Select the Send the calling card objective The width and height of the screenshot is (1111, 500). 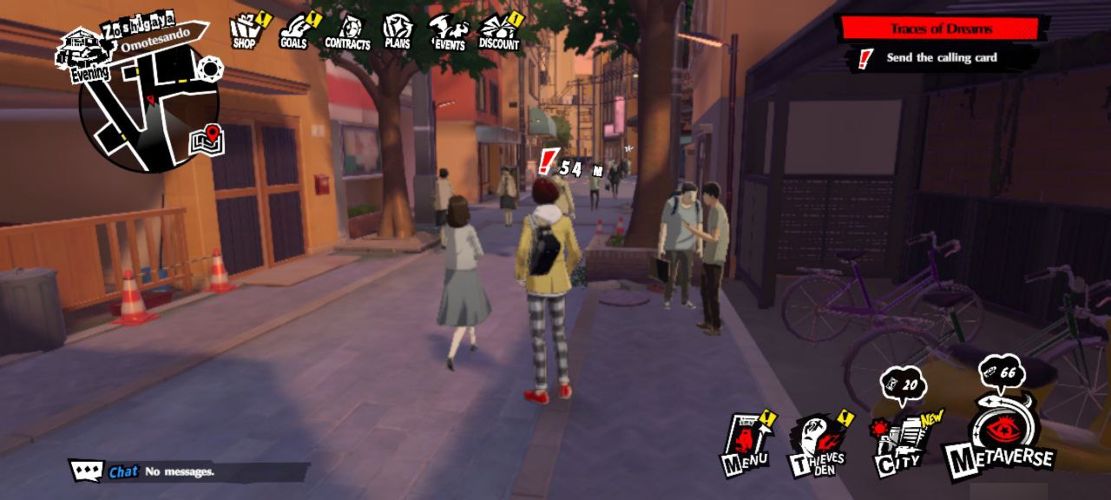pos(940,58)
